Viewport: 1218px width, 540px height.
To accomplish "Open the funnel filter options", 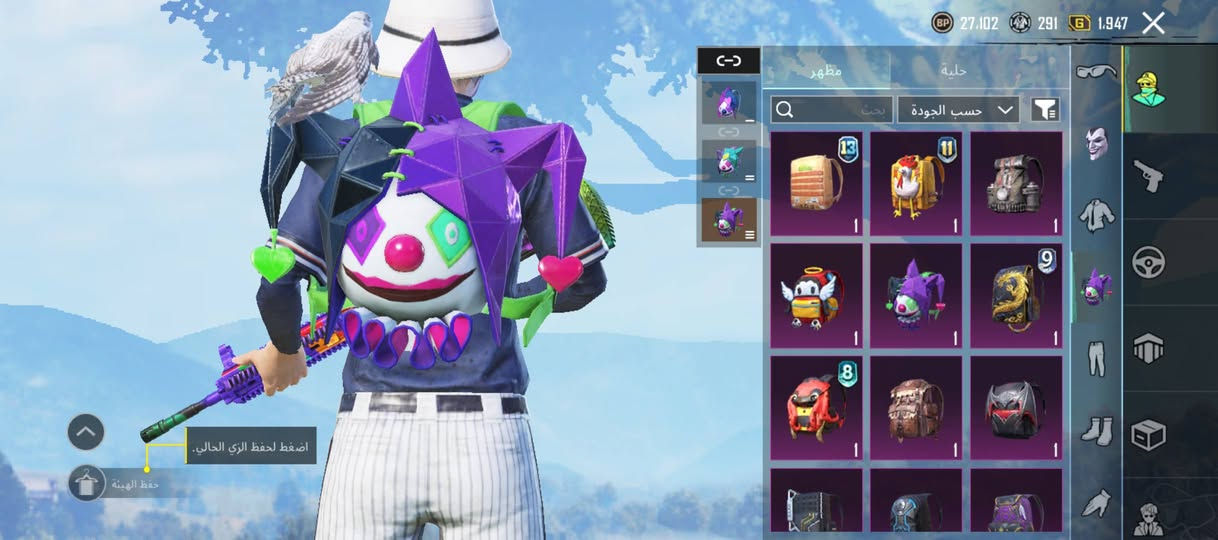I will [1045, 109].
